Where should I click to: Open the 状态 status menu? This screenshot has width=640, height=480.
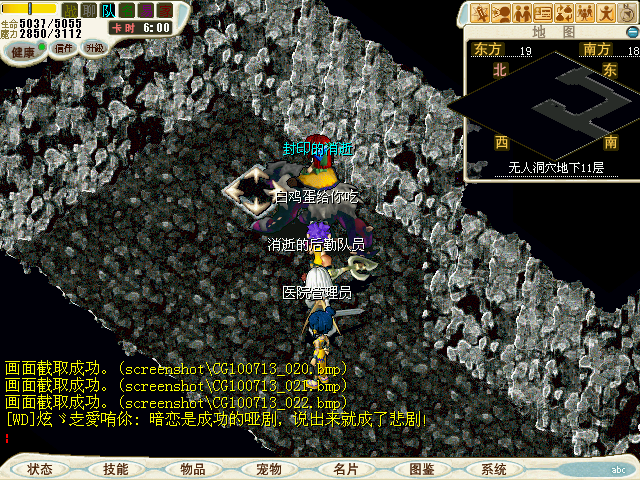click(40, 468)
